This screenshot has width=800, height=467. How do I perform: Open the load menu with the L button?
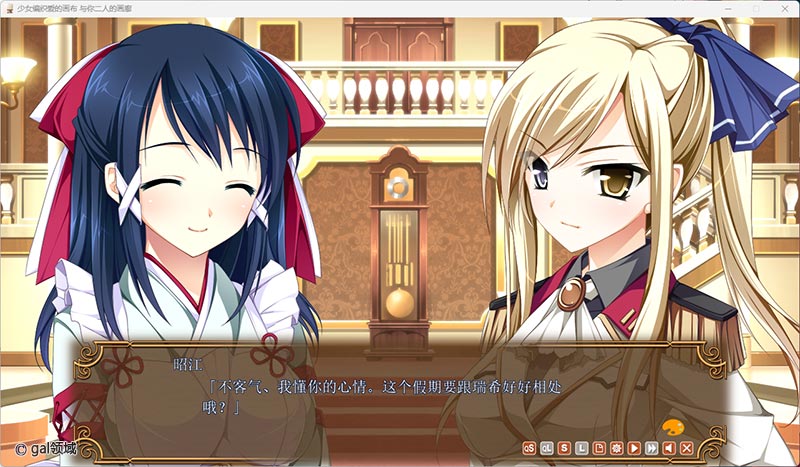pyautogui.click(x=582, y=447)
